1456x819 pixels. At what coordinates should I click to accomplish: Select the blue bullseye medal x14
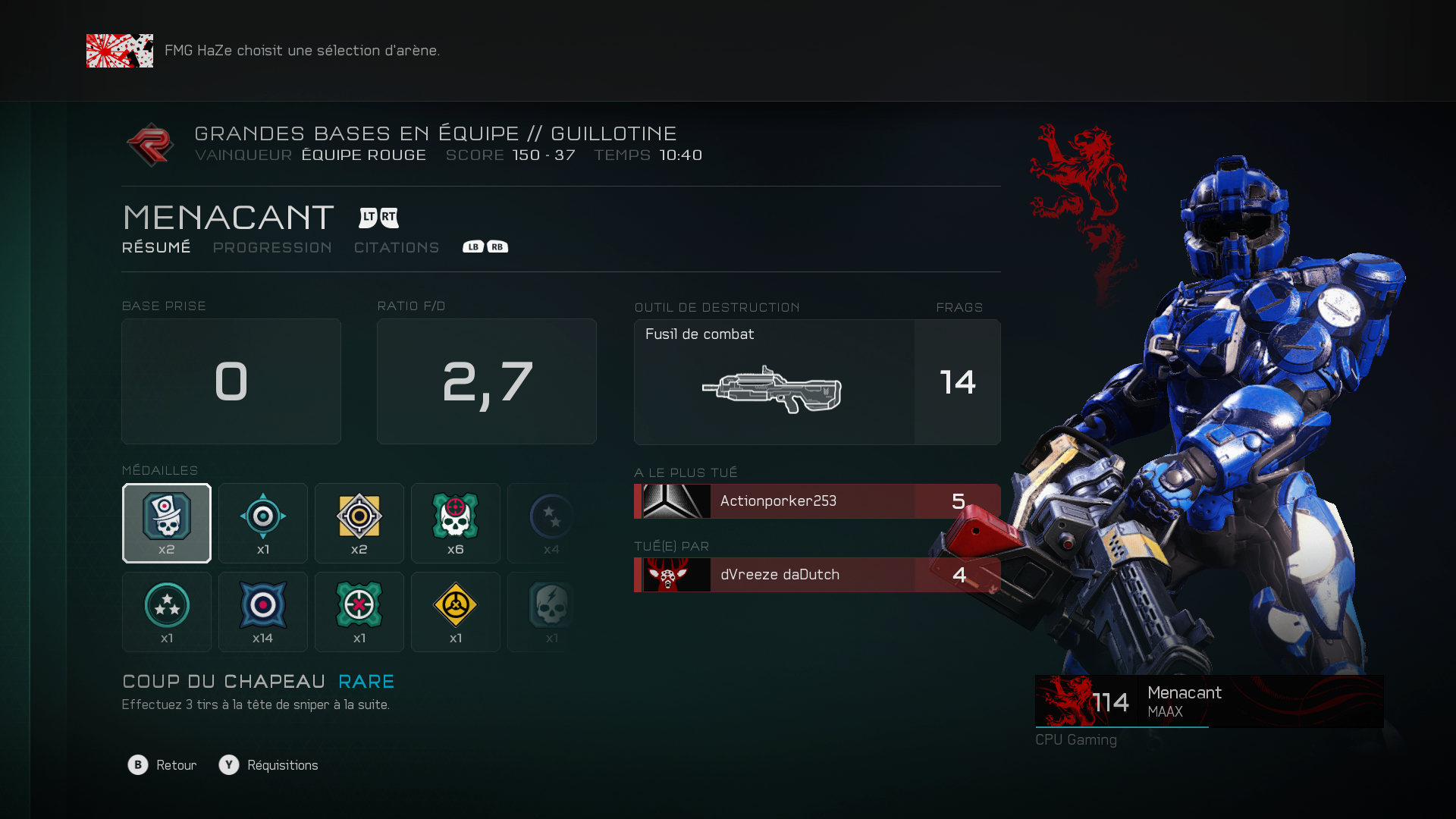263,612
